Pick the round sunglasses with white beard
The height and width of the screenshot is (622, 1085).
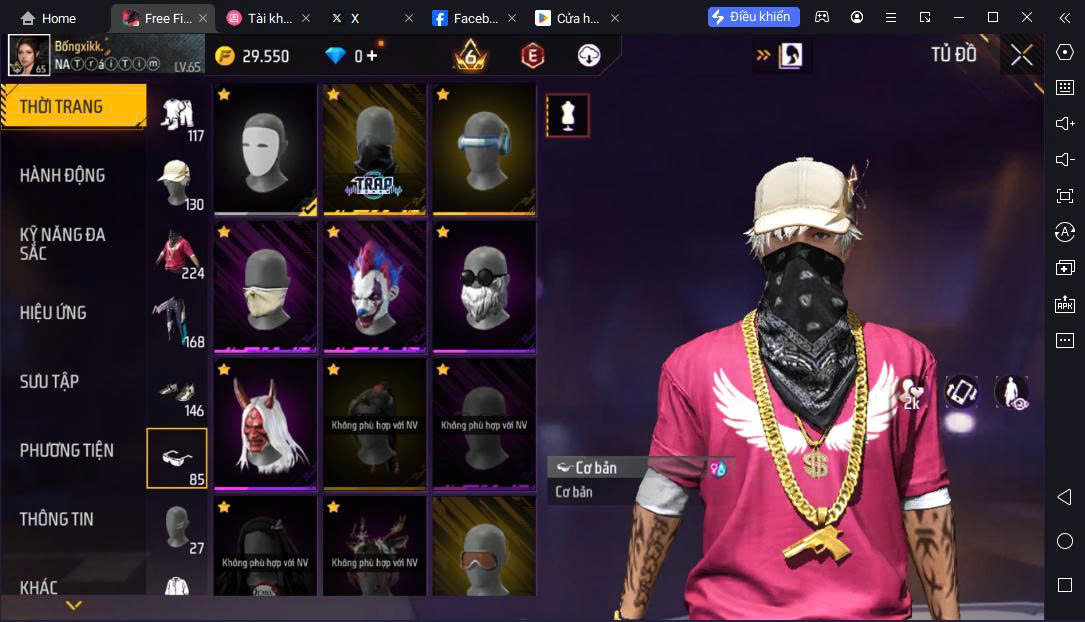(x=484, y=287)
